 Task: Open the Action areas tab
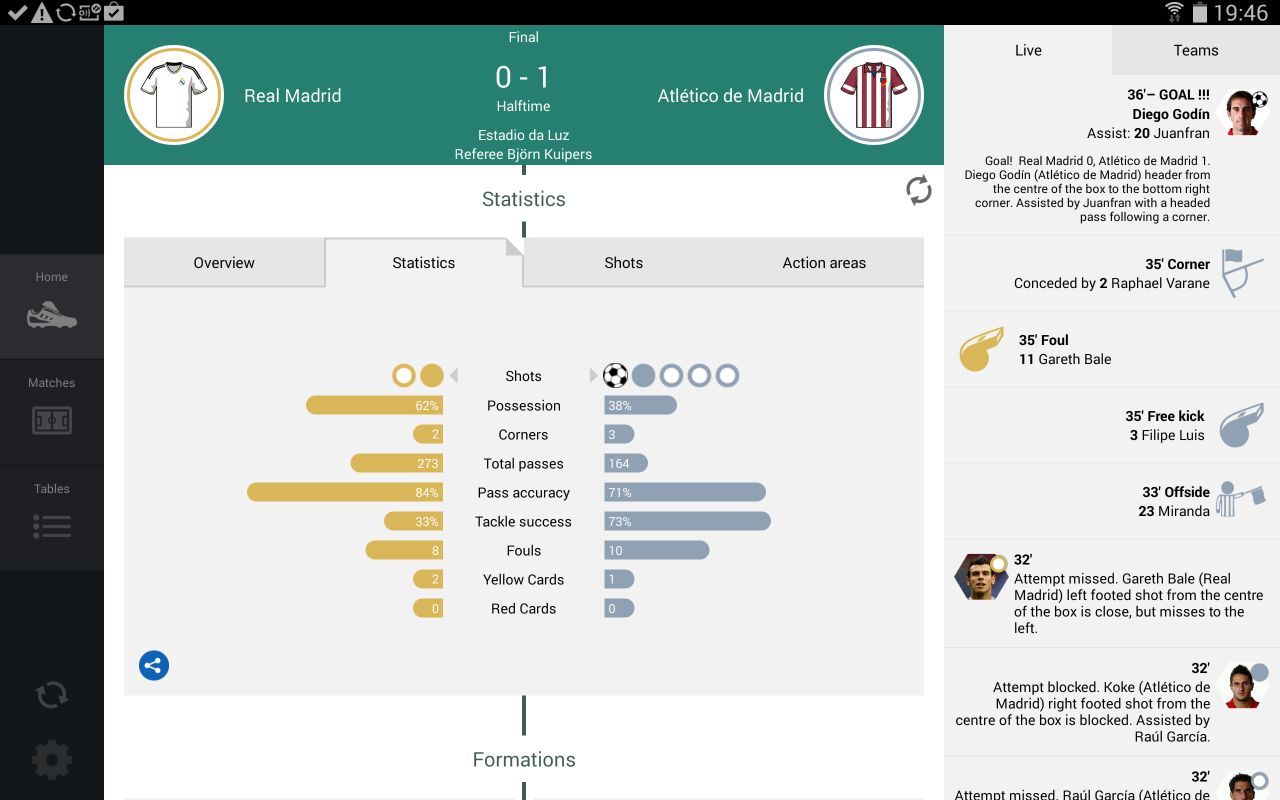pyautogui.click(x=824, y=263)
